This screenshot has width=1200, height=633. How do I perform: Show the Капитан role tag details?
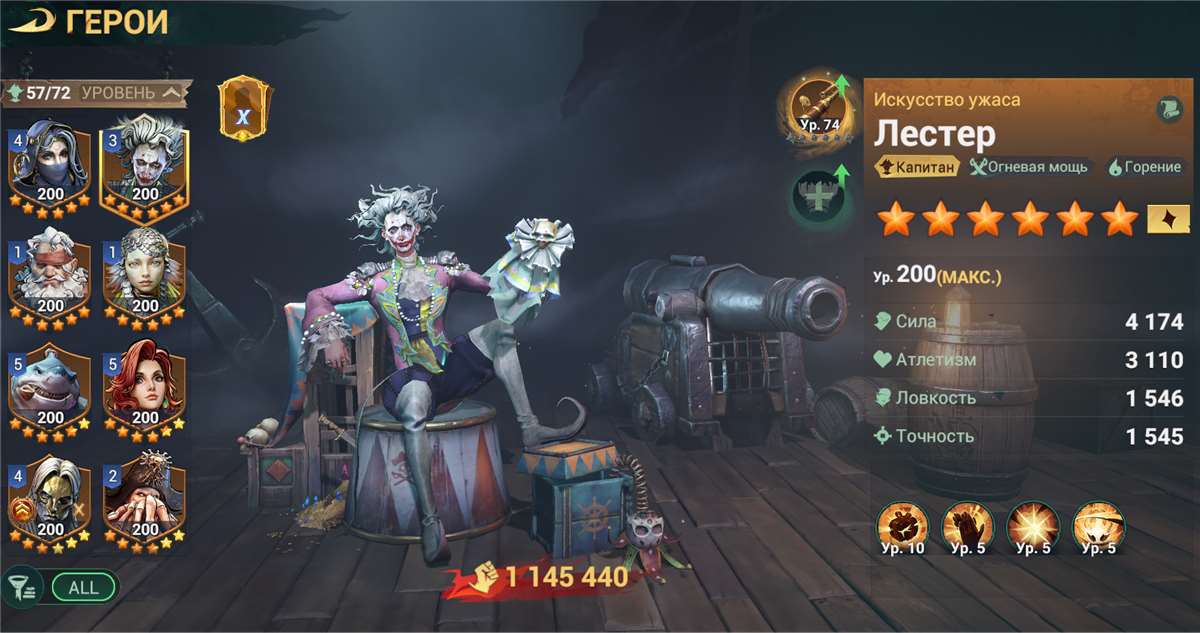point(915,167)
